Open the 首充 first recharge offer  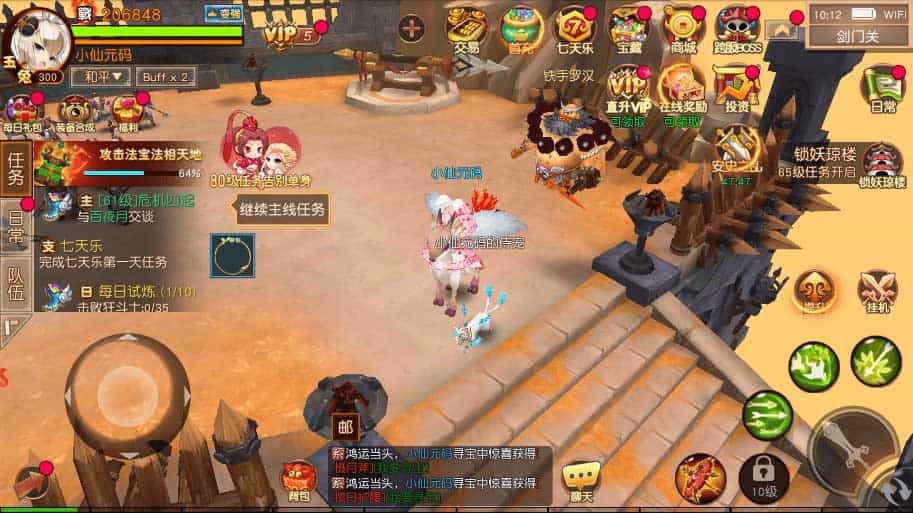[x=520, y=29]
